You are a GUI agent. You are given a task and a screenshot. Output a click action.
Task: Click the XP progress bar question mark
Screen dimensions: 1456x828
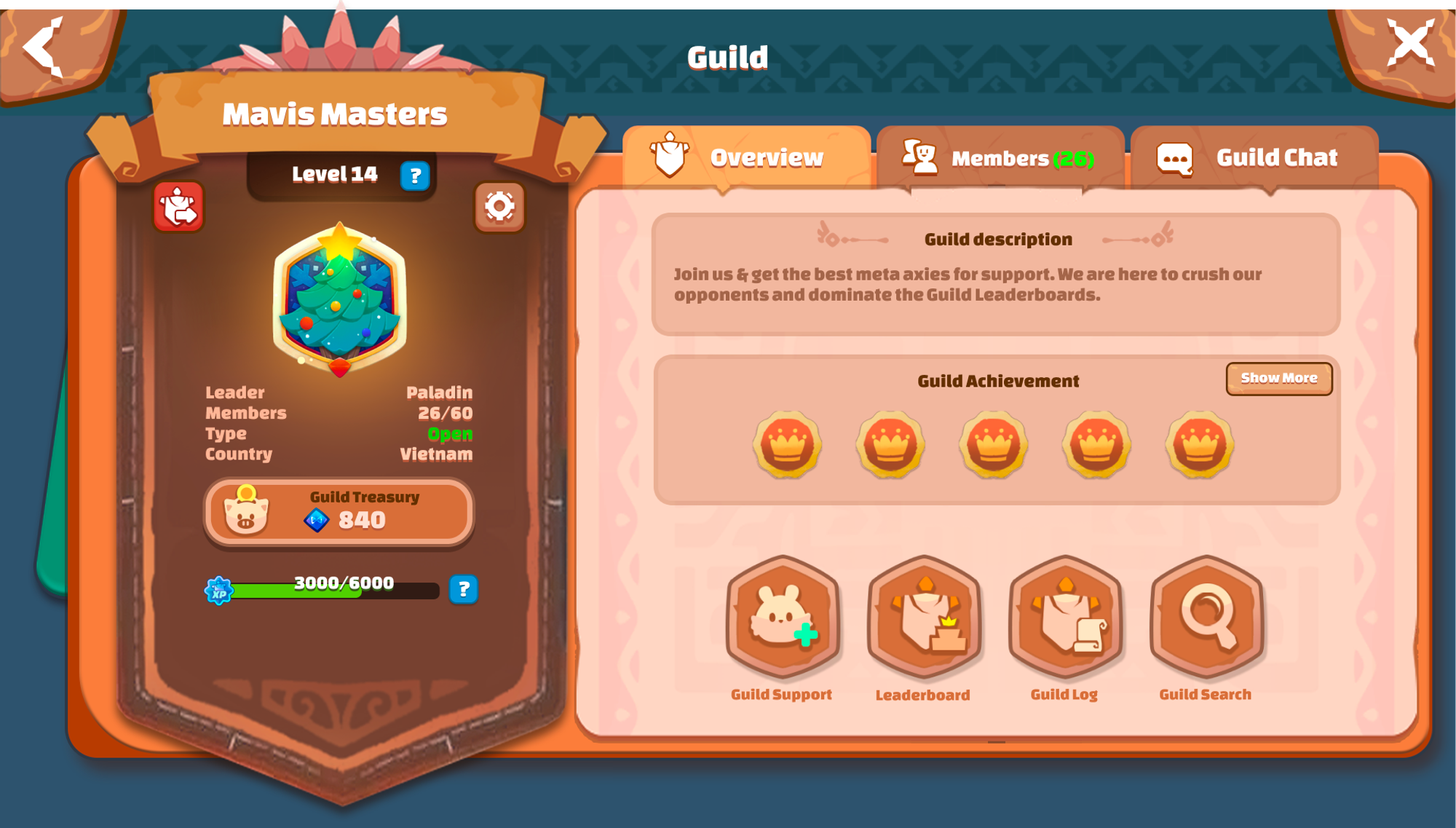coord(464,591)
